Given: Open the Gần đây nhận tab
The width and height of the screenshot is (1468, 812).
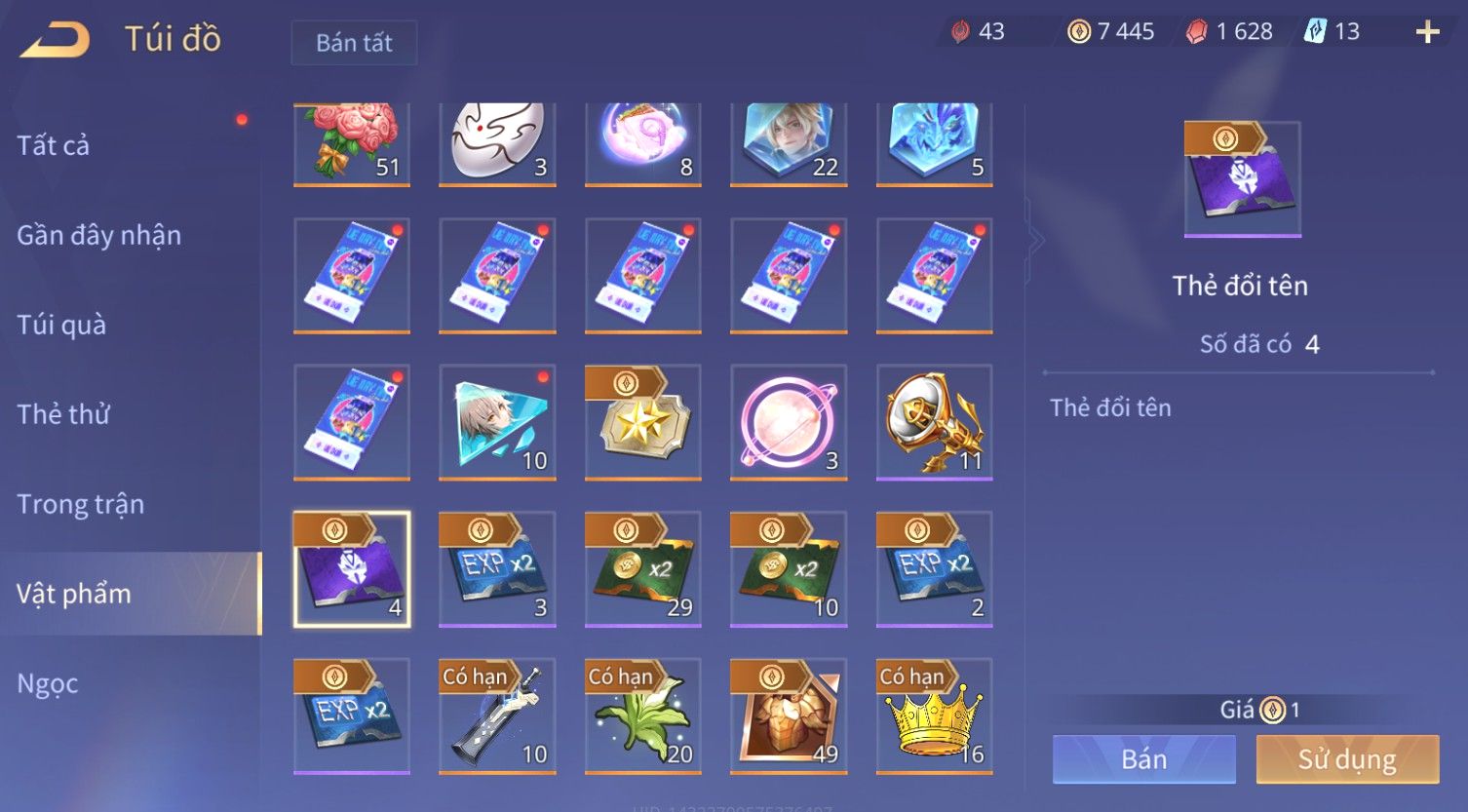Looking at the screenshot, I should (98, 235).
